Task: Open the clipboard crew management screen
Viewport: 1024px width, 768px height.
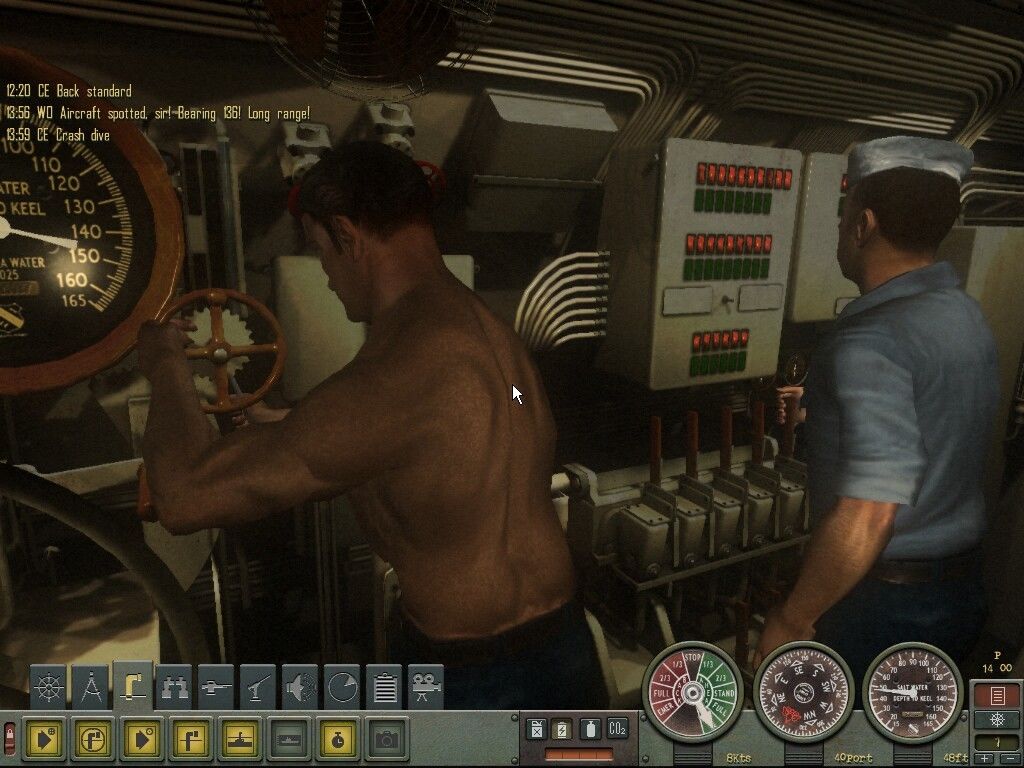Action: coord(384,687)
